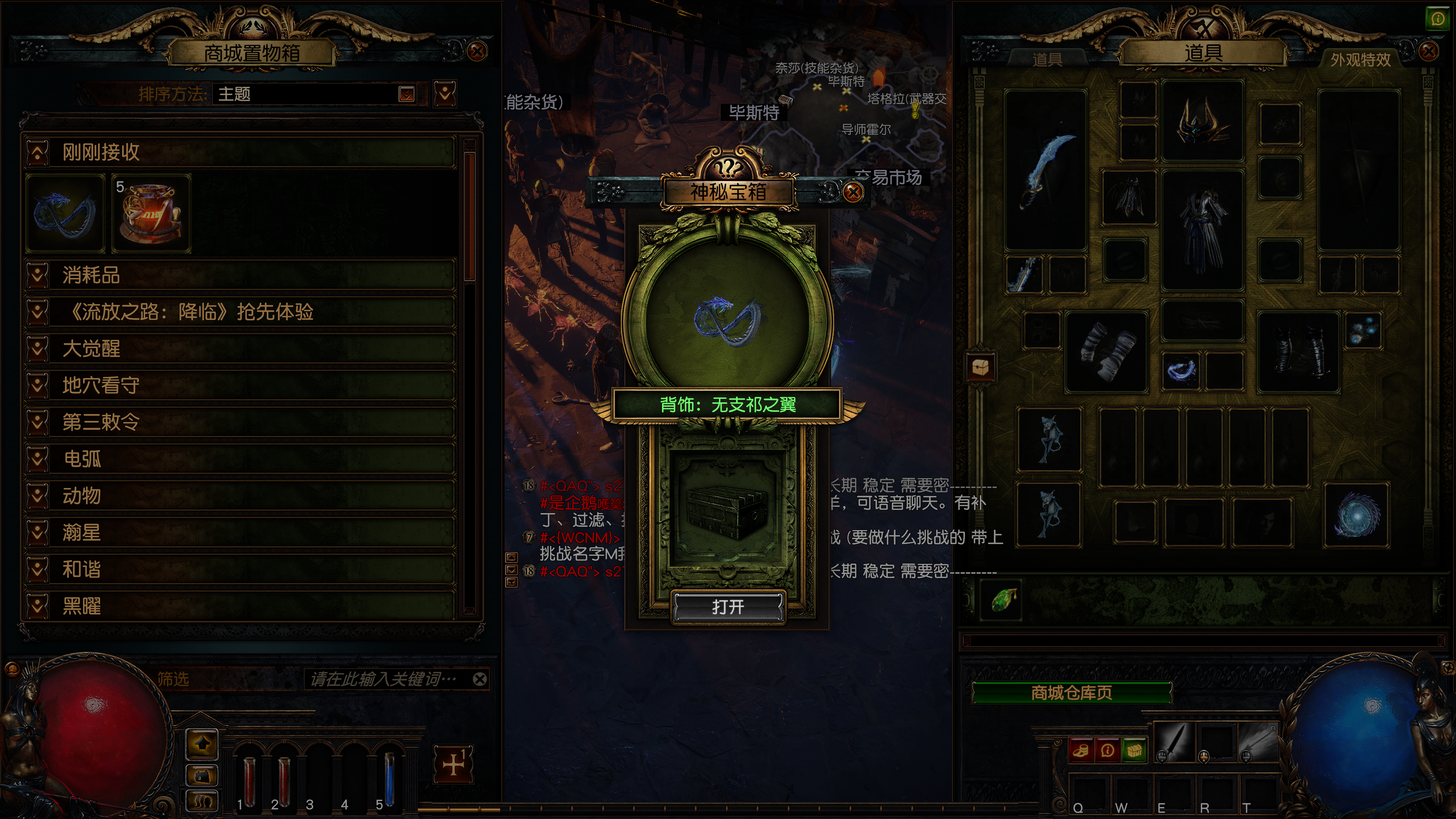Switch to the left 道具 tab
Viewport: 1456px width, 819px height.
pos(1047,60)
